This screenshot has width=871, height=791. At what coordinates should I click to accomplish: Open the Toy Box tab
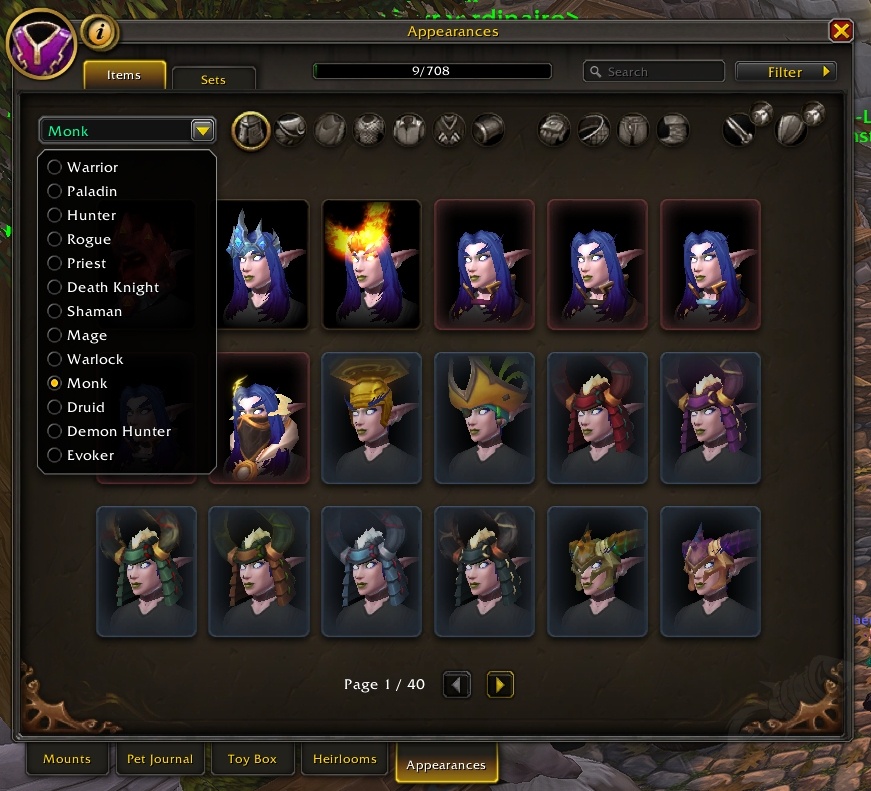[x=252, y=759]
